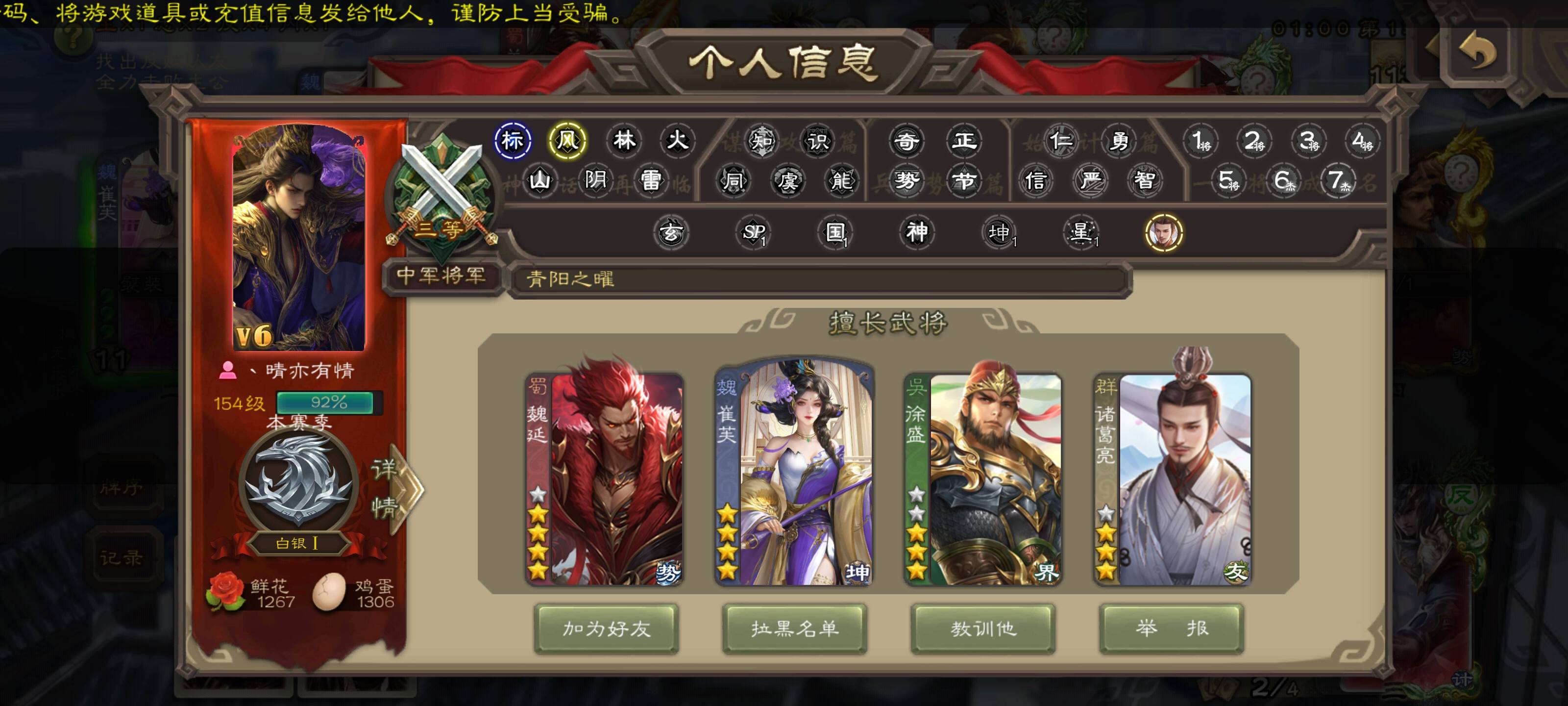The width and height of the screenshot is (1568, 706).
Task: Open season rank 详情 arrow
Action: pos(395,488)
